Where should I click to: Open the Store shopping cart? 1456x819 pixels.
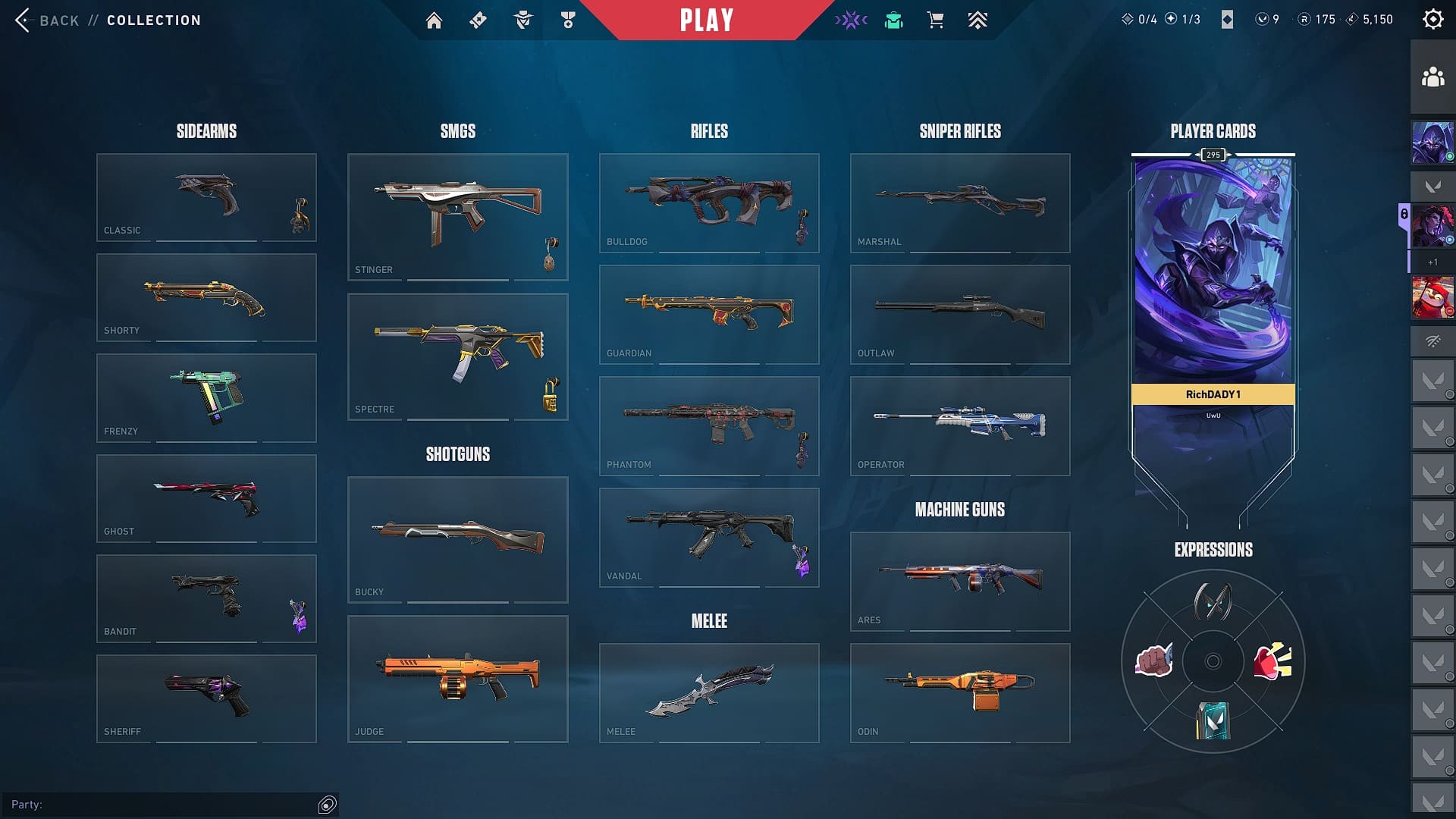935,20
